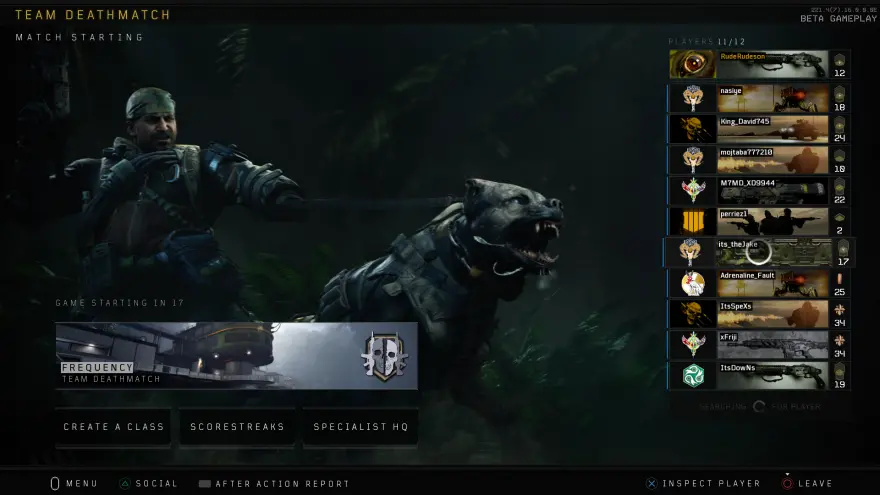Select player ItsSpeXs's row

pos(760,314)
